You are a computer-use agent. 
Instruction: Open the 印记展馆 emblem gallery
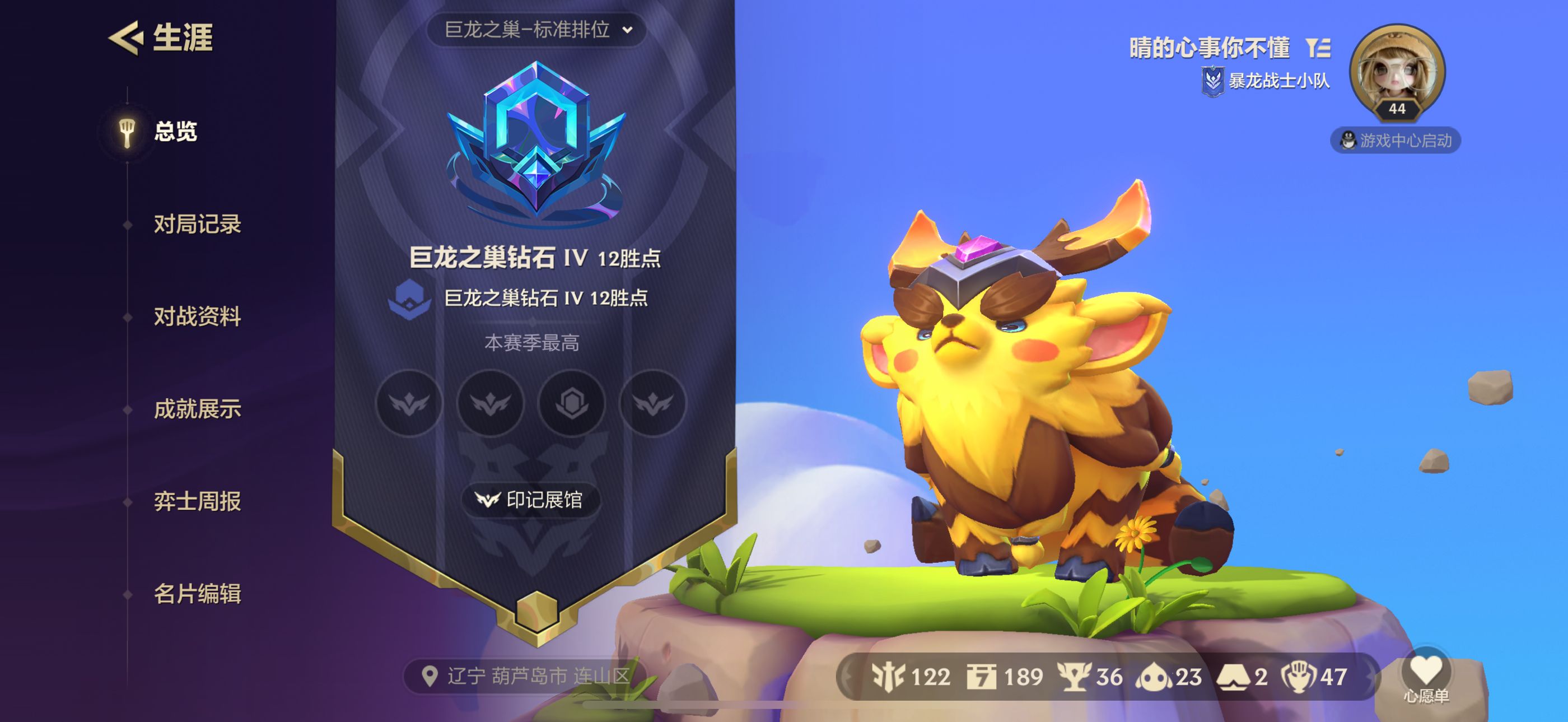coord(531,500)
